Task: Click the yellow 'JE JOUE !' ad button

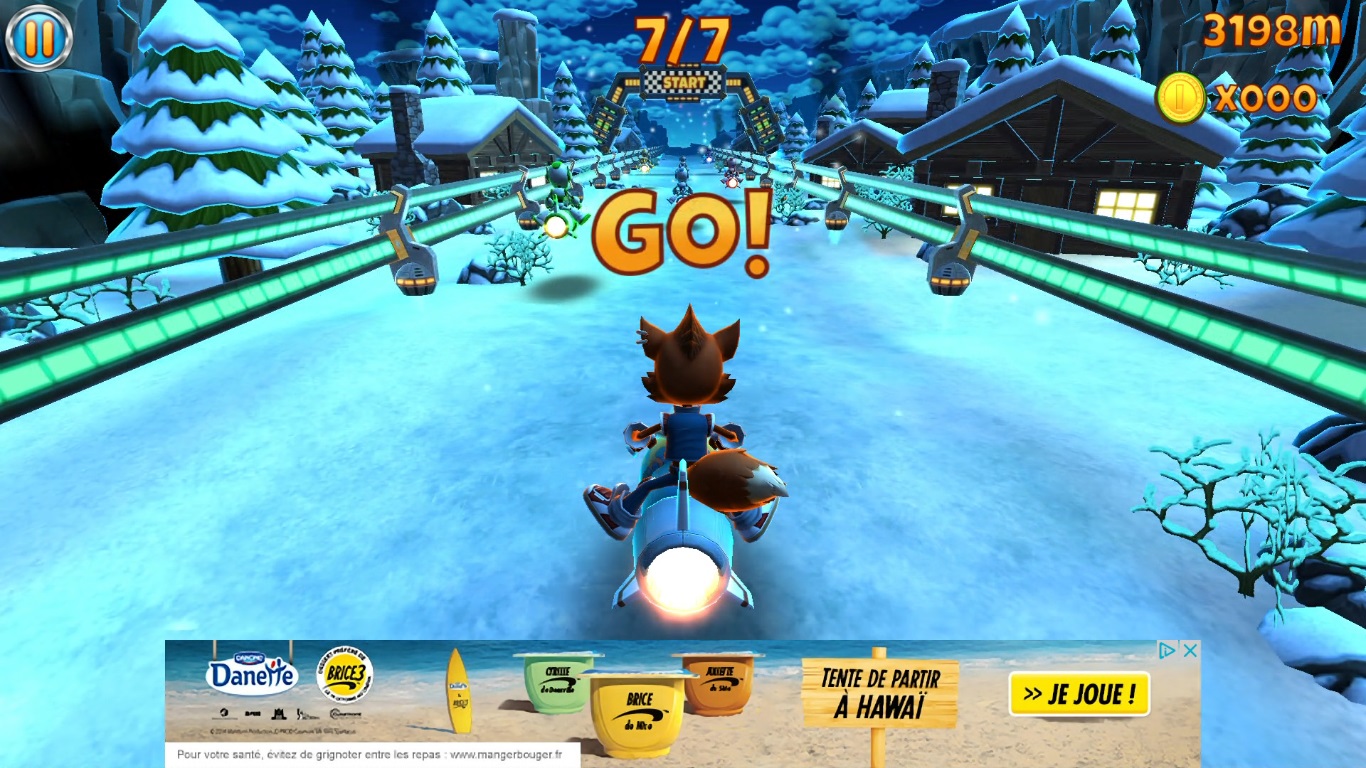Action: 1079,694
